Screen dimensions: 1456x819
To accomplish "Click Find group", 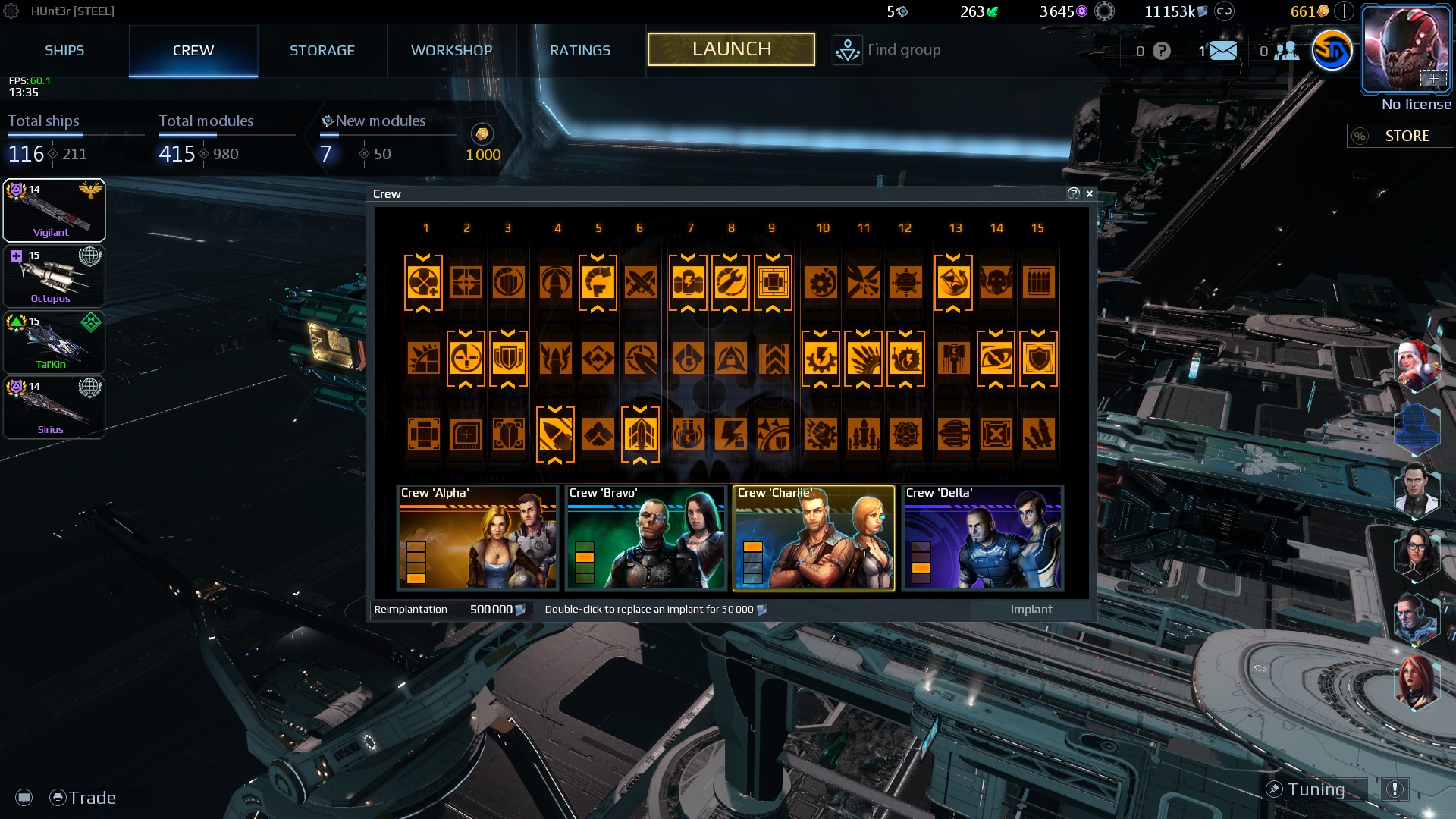I will pyautogui.click(x=887, y=50).
